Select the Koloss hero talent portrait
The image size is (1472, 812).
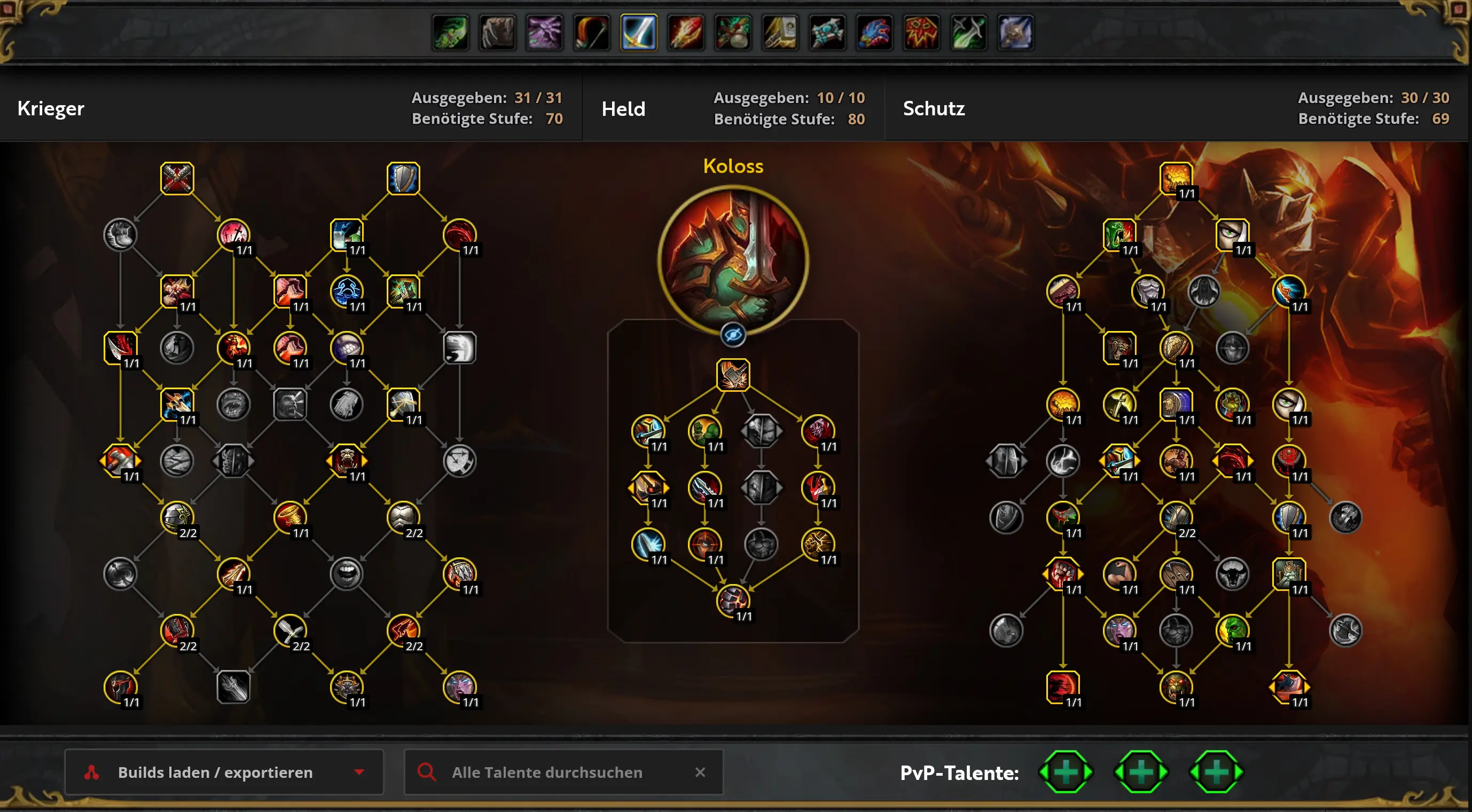[733, 261]
